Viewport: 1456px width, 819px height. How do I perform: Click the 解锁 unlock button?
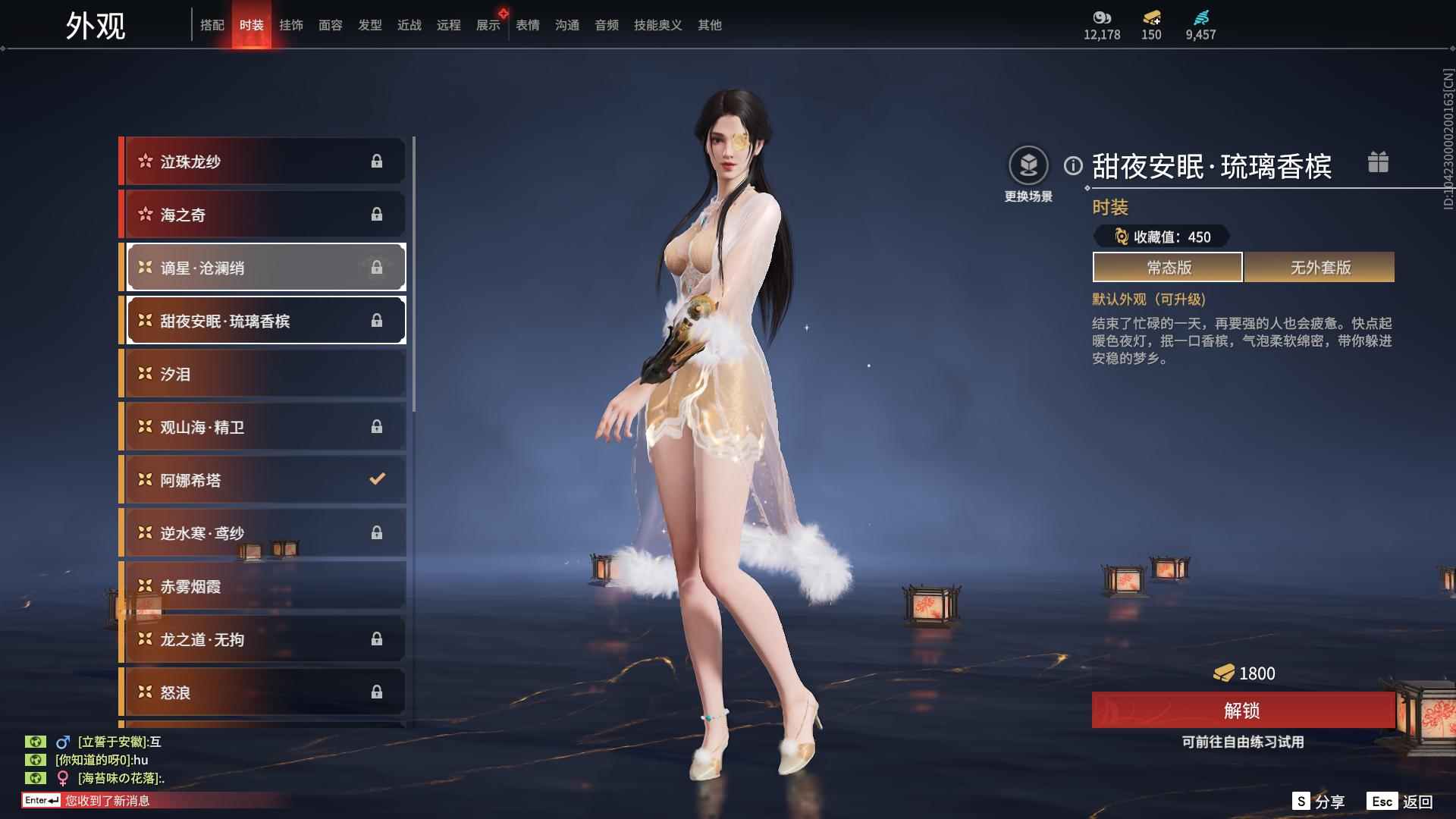(x=1244, y=712)
